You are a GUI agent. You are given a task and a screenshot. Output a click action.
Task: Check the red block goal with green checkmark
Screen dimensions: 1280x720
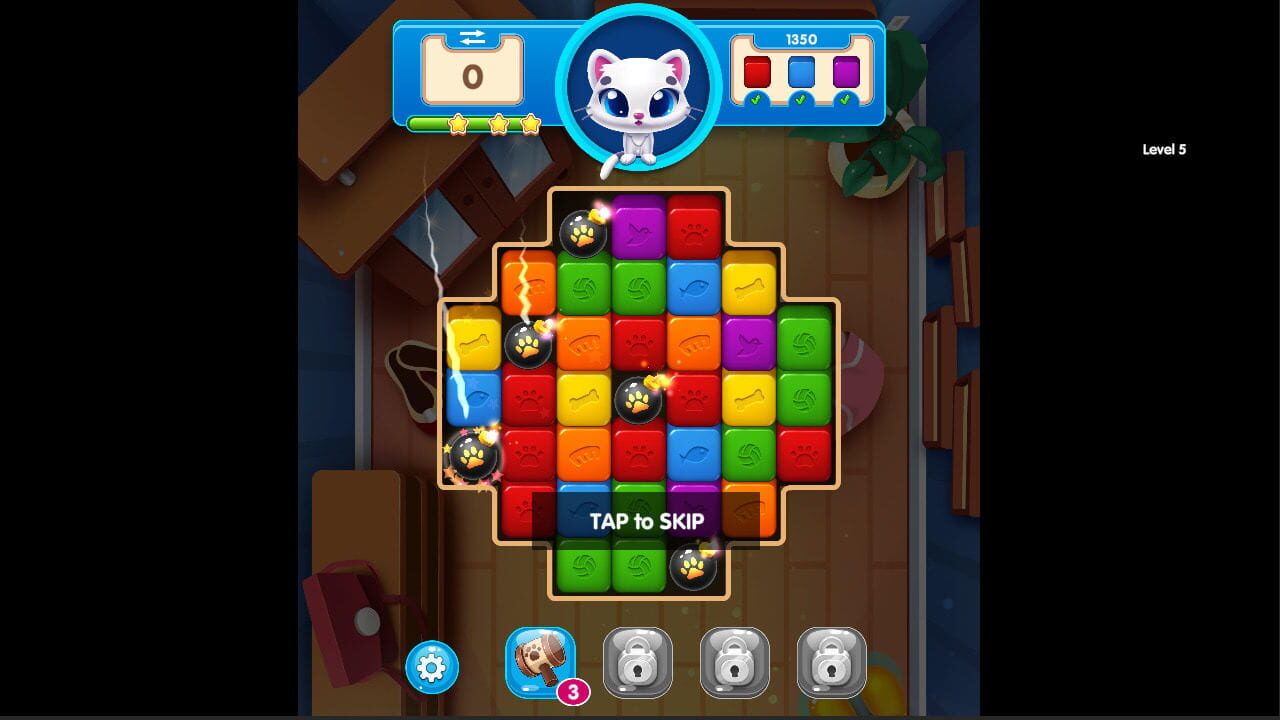[x=757, y=72]
